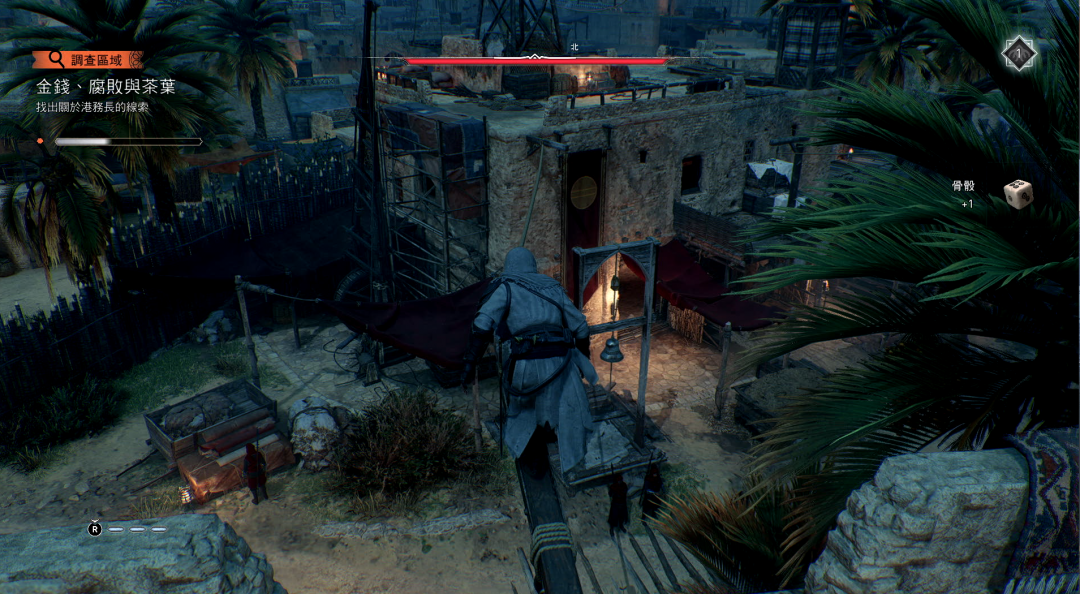
Task: Click the compass bar's north marker
Action: pos(574,47)
